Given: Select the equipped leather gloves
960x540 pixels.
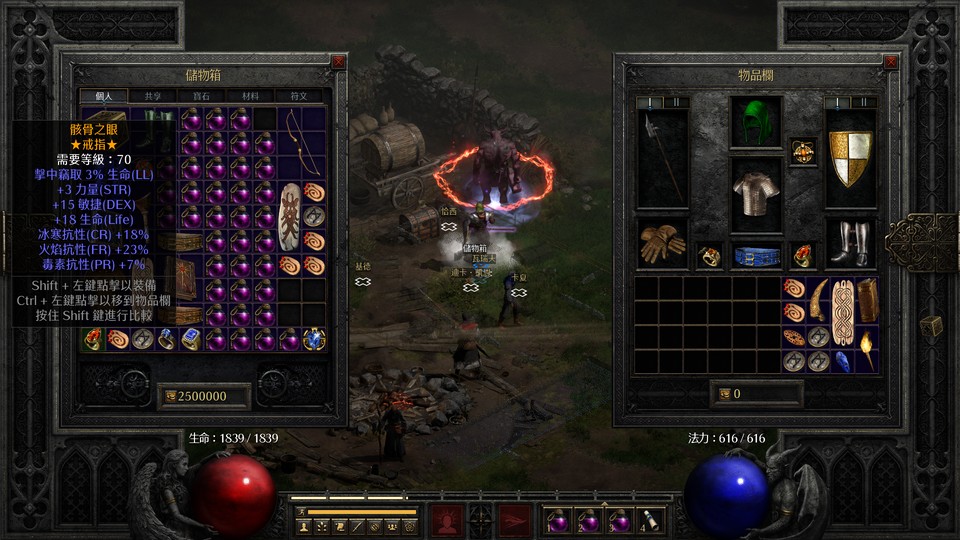Looking at the screenshot, I should (x=661, y=243).
